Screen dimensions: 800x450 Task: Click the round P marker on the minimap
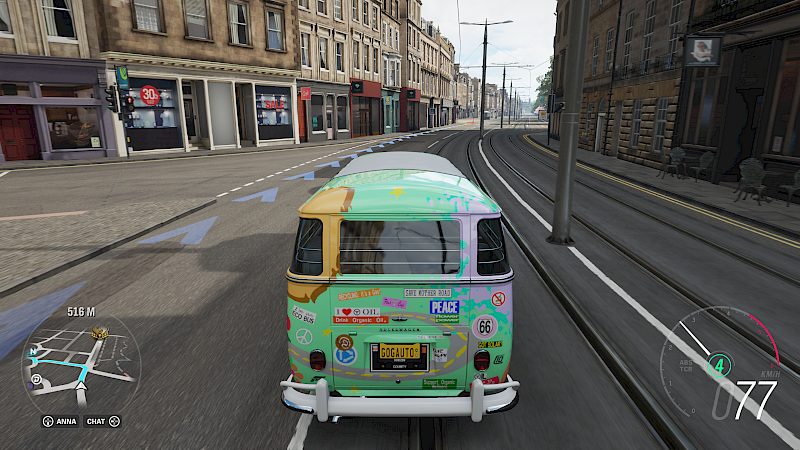click(37, 380)
